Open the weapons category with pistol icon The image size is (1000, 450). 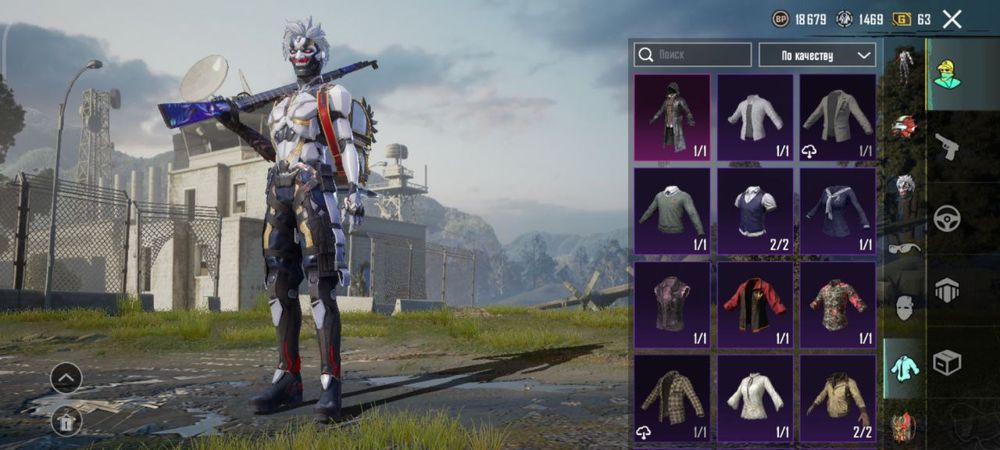[x=946, y=146]
